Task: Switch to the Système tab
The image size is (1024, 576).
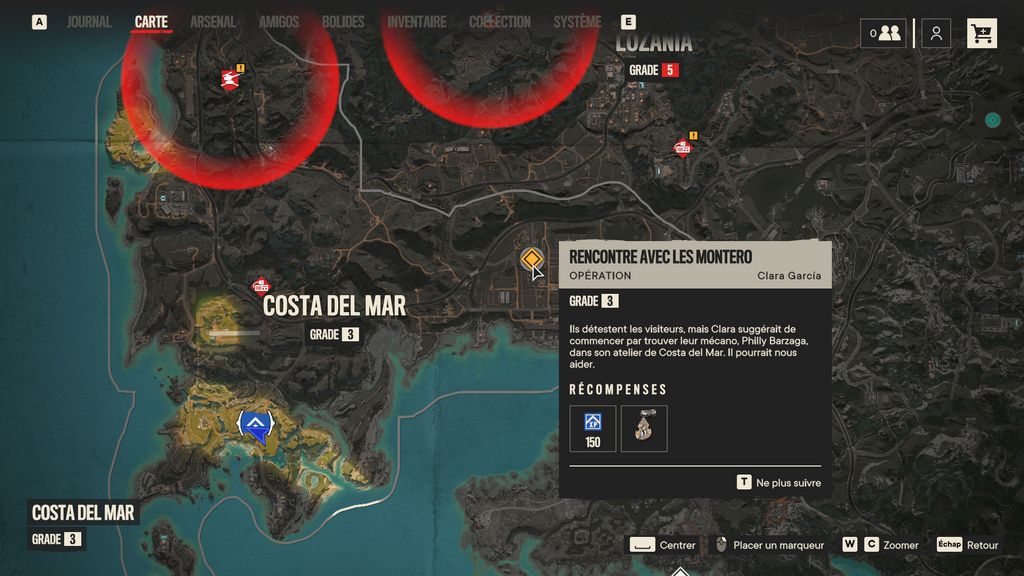Action: (577, 22)
